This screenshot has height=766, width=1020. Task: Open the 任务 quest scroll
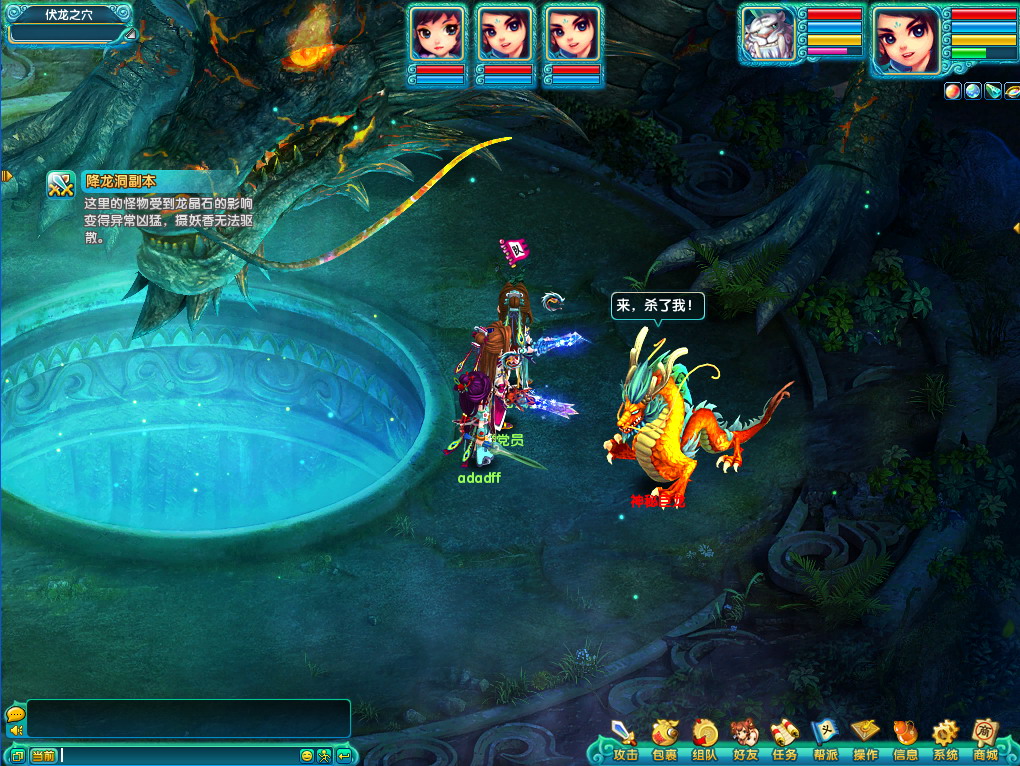click(x=784, y=738)
